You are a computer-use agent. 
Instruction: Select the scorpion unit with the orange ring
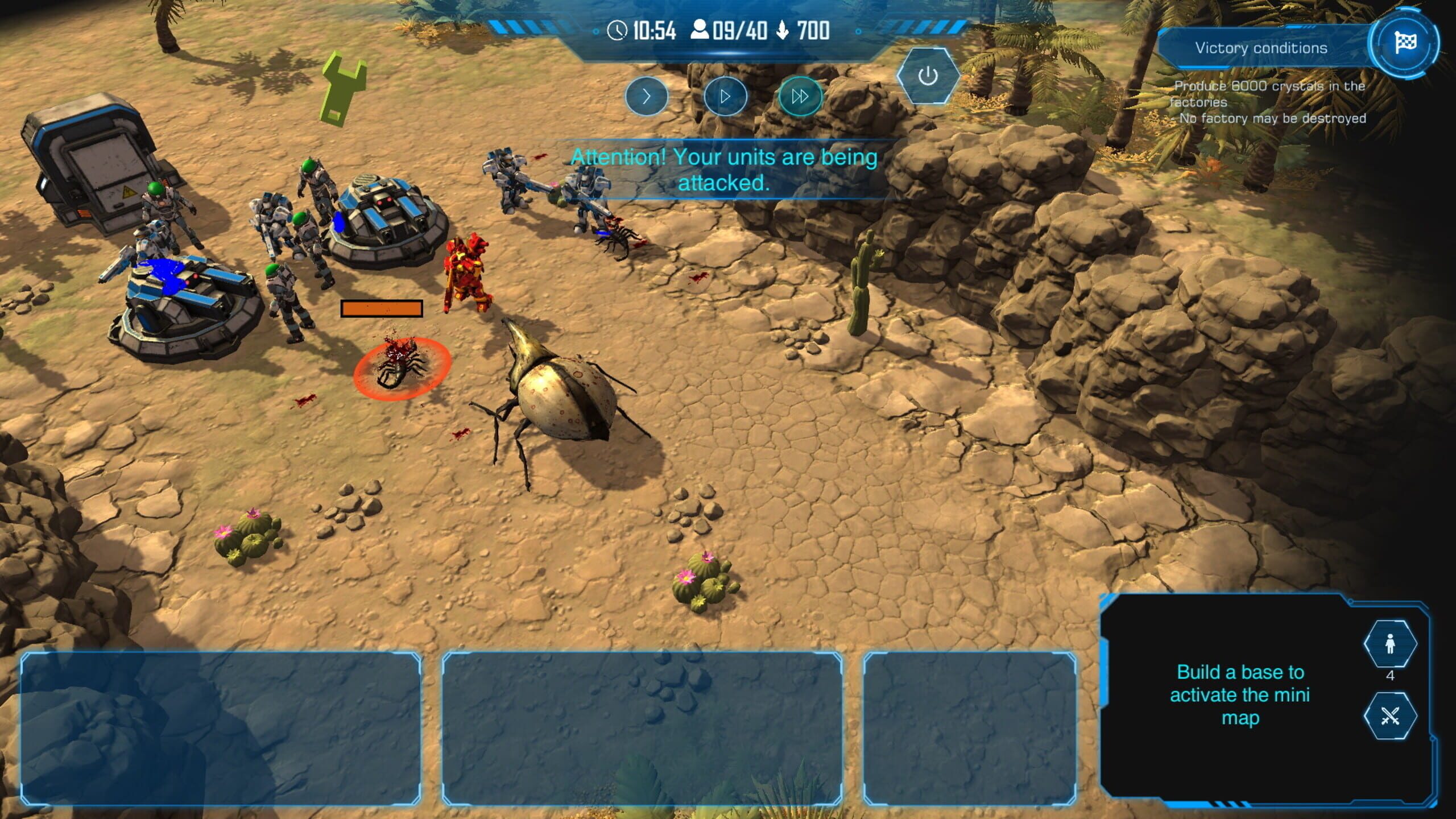click(x=401, y=368)
